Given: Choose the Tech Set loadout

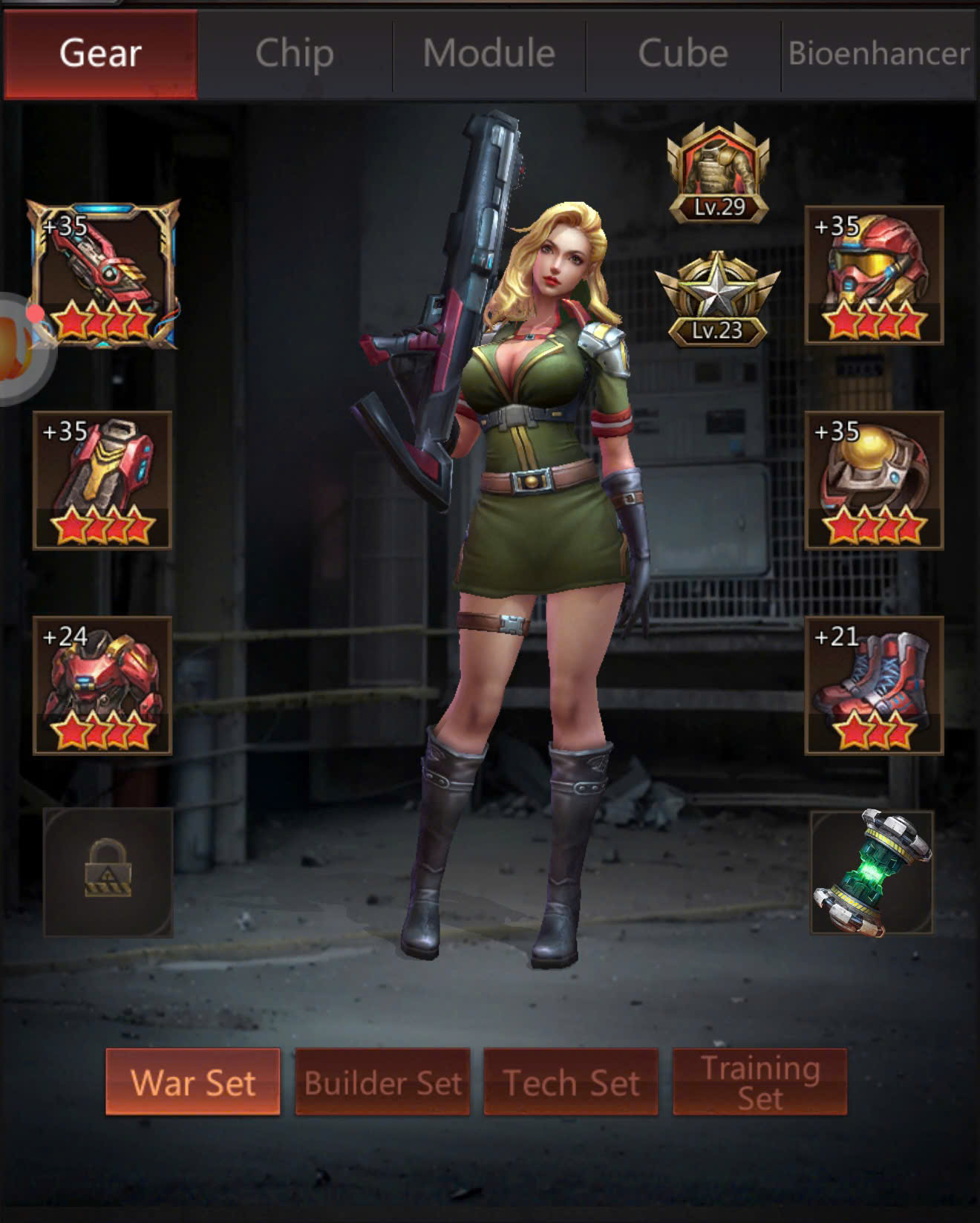Looking at the screenshot, I should tap(571, 1082).
